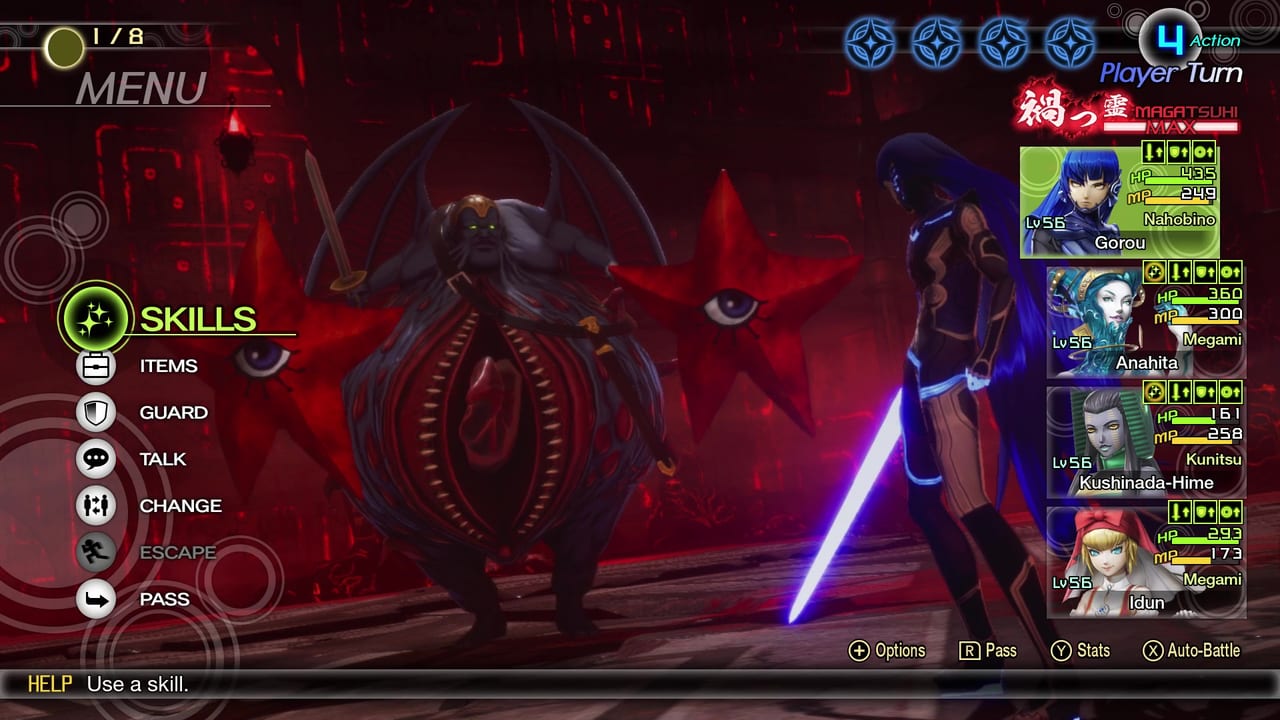The image size is (1280, 720).
Task: Select the Guard shield icon
Action: click(96, 412)
